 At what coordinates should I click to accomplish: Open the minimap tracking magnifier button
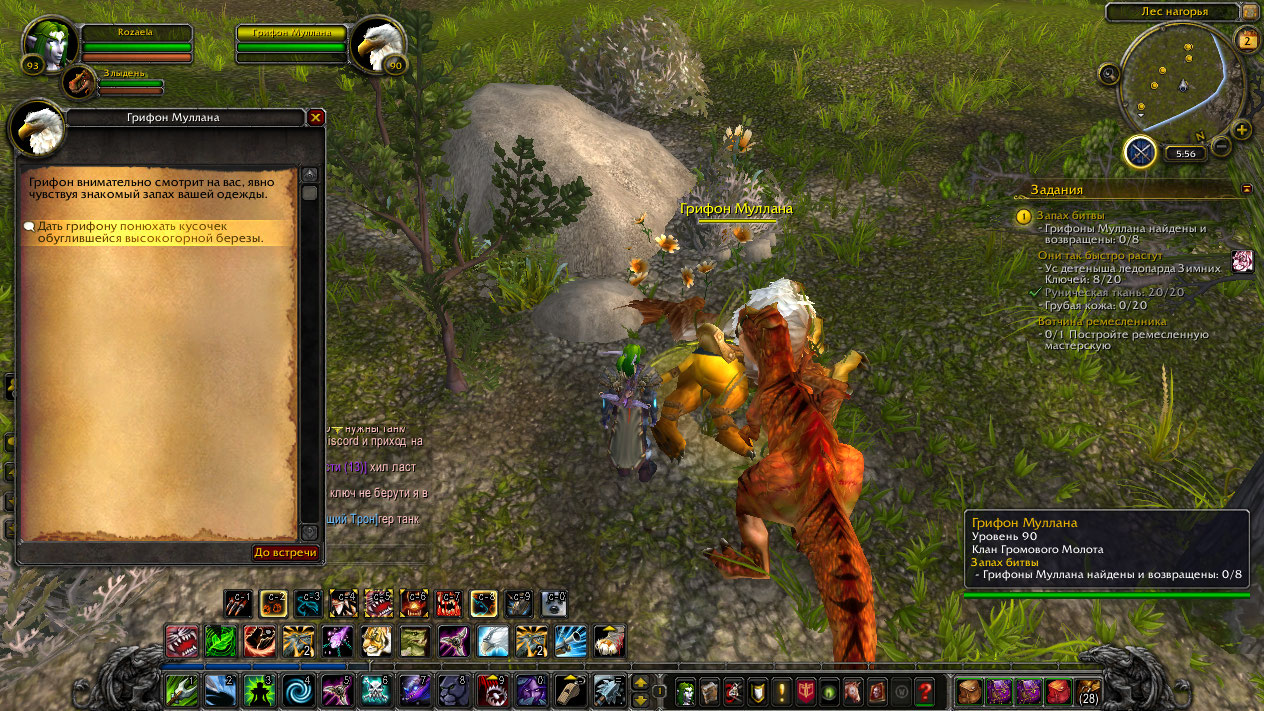tap(1108, 74)
